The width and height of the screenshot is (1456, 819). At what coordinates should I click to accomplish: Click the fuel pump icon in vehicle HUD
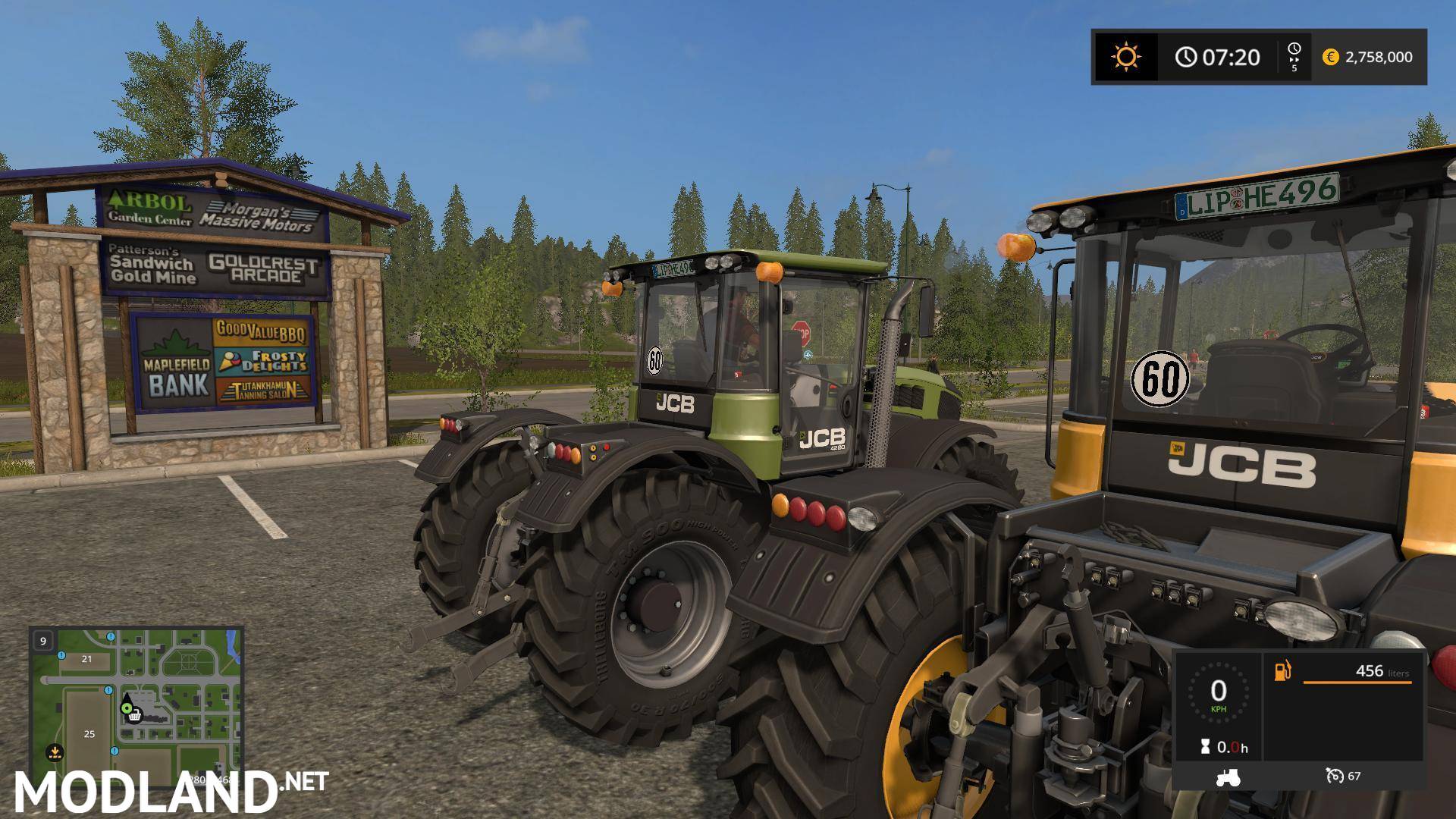pos(1281,672)
